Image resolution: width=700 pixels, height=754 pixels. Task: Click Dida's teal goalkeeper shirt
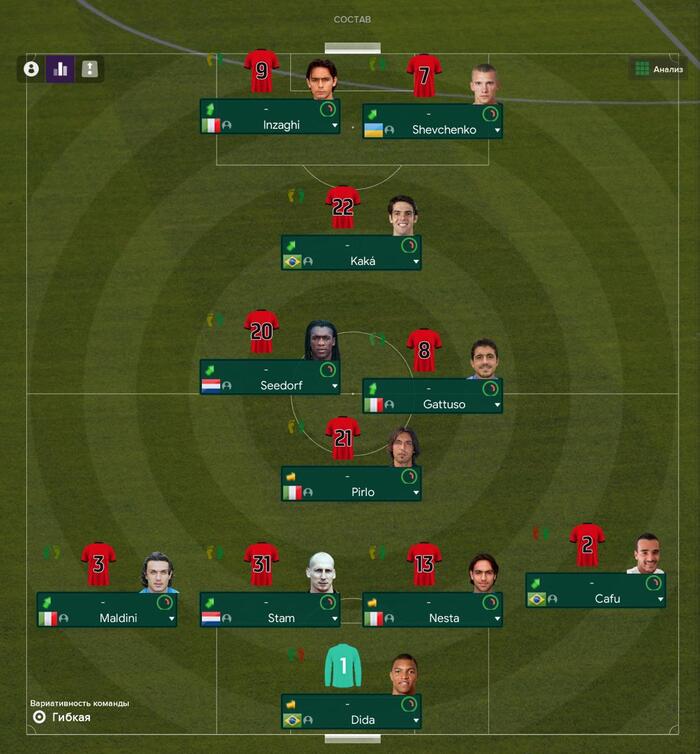(x=343, y=666)
